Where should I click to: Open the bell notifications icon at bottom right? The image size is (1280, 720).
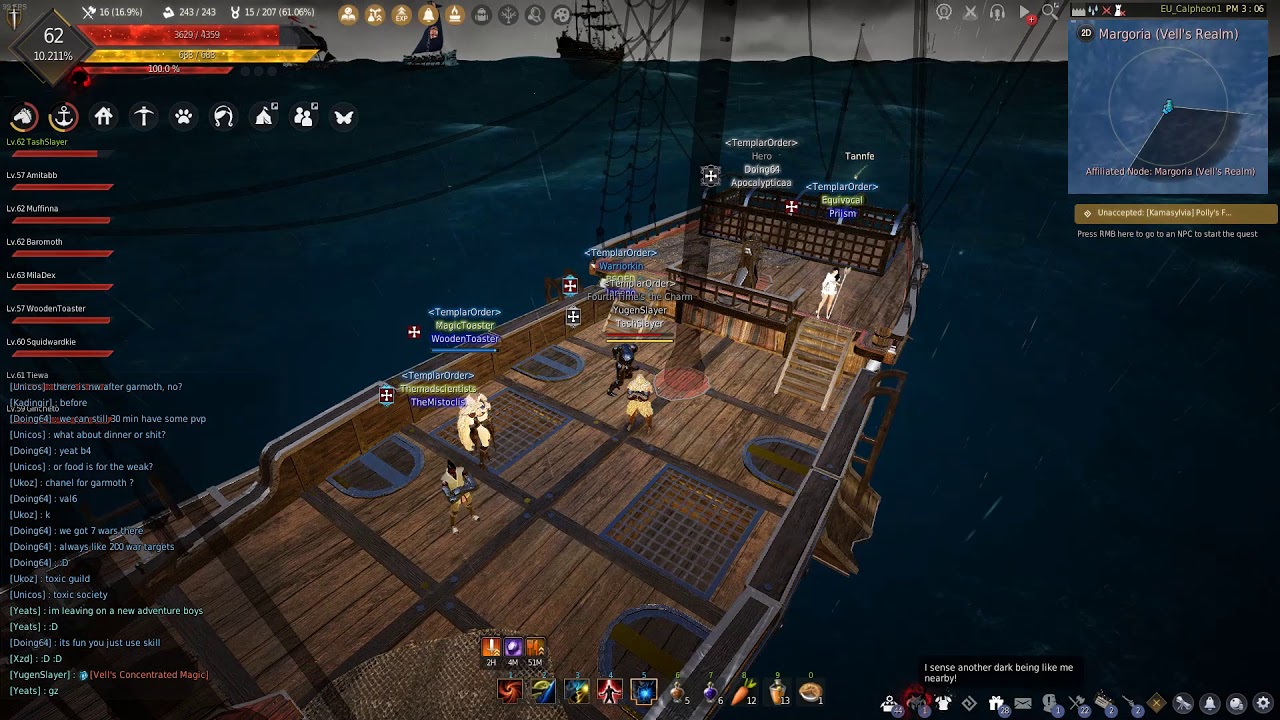[x=1210, y=704]
